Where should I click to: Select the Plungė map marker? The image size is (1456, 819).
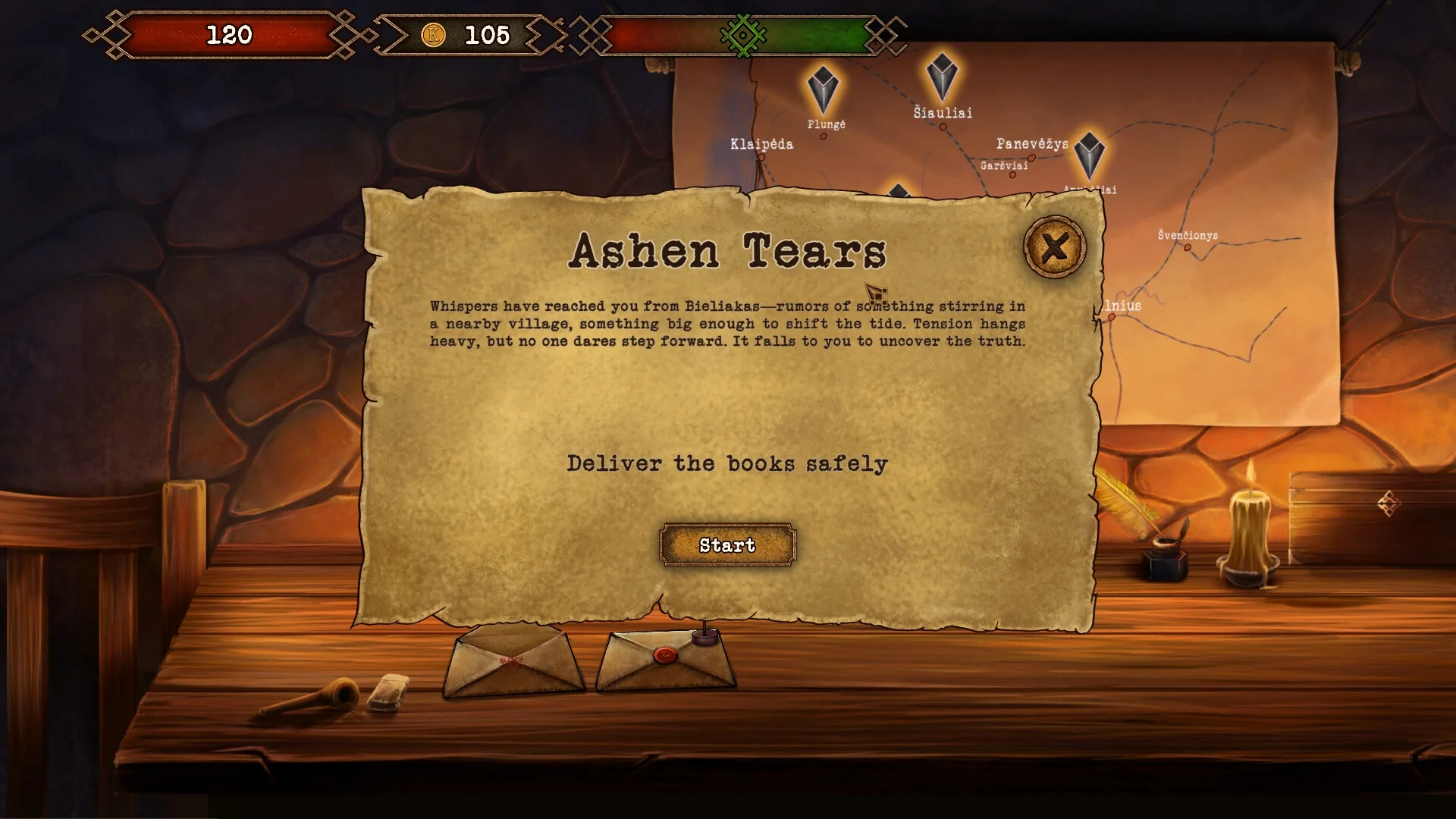point(823,89)
